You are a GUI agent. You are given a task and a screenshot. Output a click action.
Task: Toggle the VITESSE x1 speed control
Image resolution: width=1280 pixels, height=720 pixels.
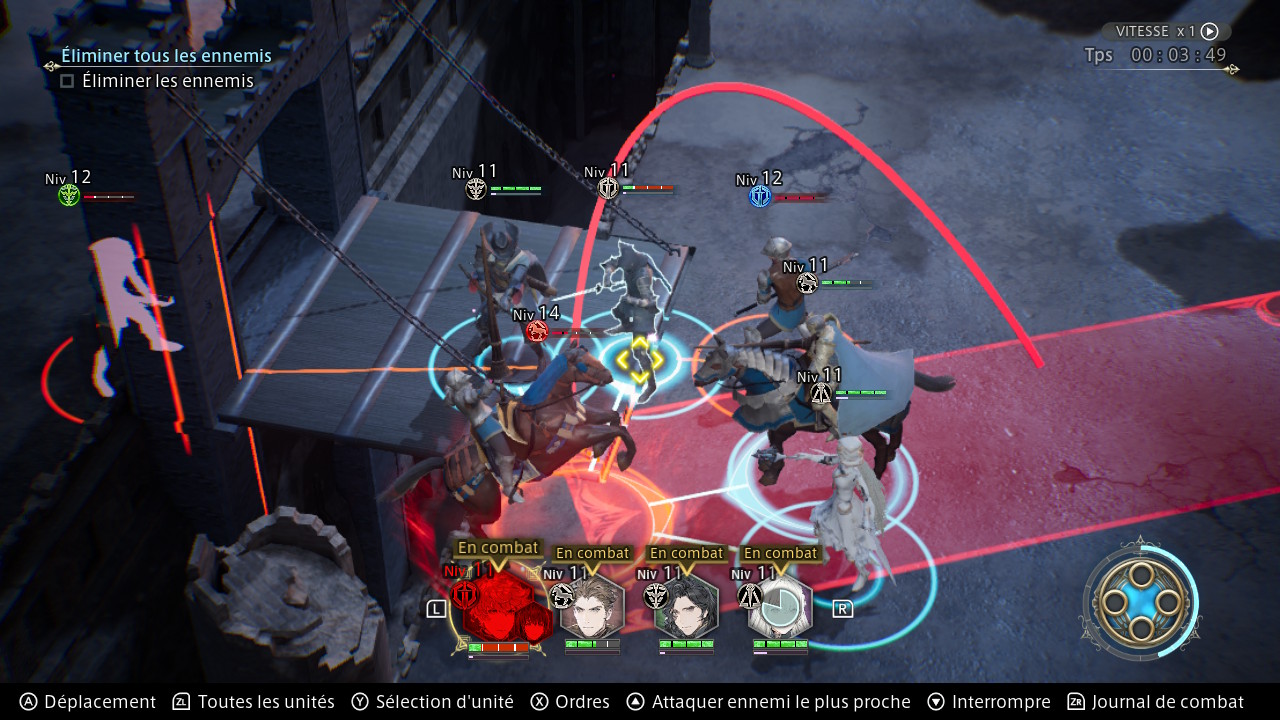(1166, 31)
